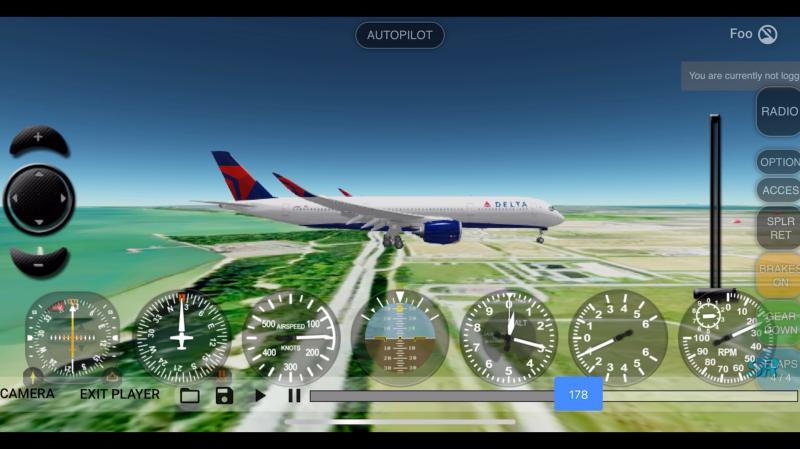The width and height of the screenshot is (800, 449).
Task: Open the OPTIONS menu
Action: 779,162
